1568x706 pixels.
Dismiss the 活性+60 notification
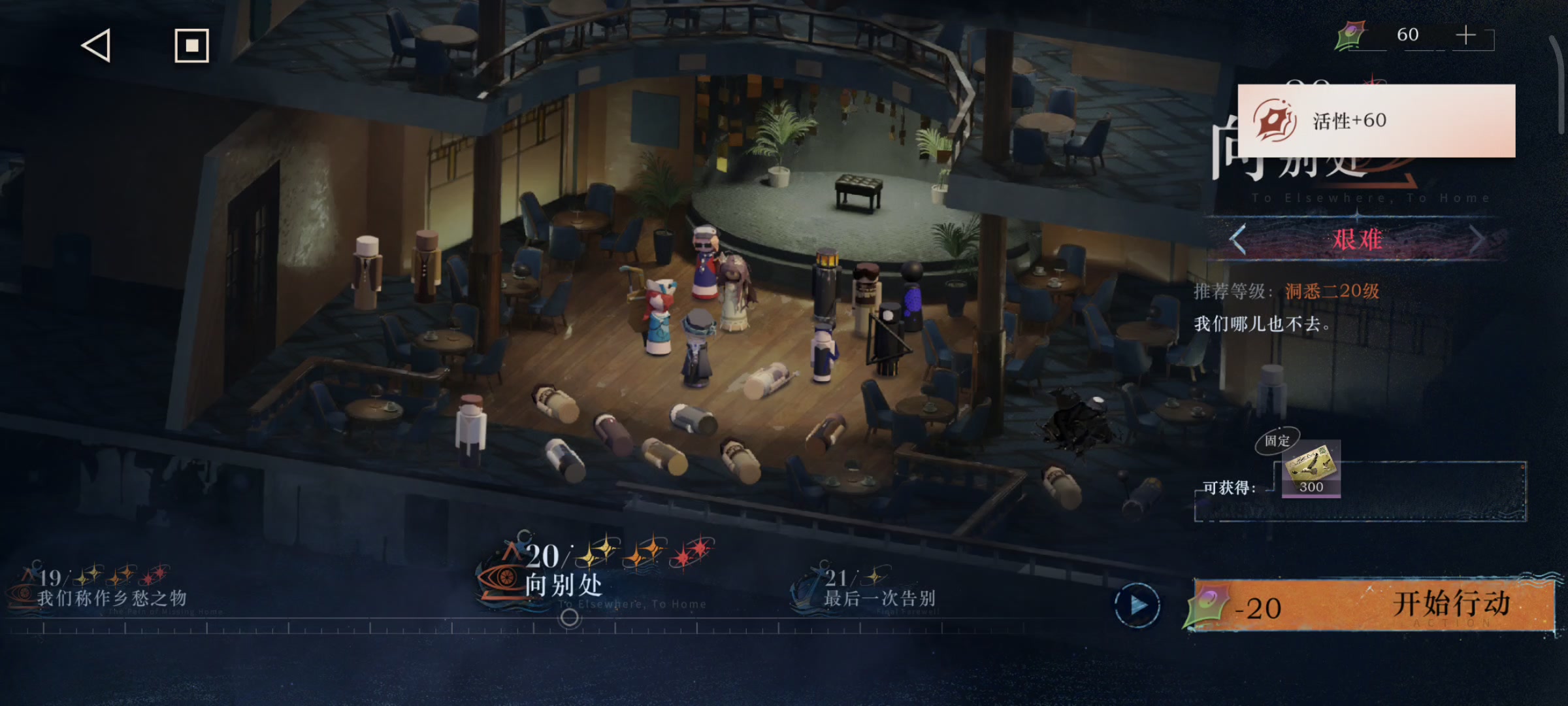point(1376,120)
